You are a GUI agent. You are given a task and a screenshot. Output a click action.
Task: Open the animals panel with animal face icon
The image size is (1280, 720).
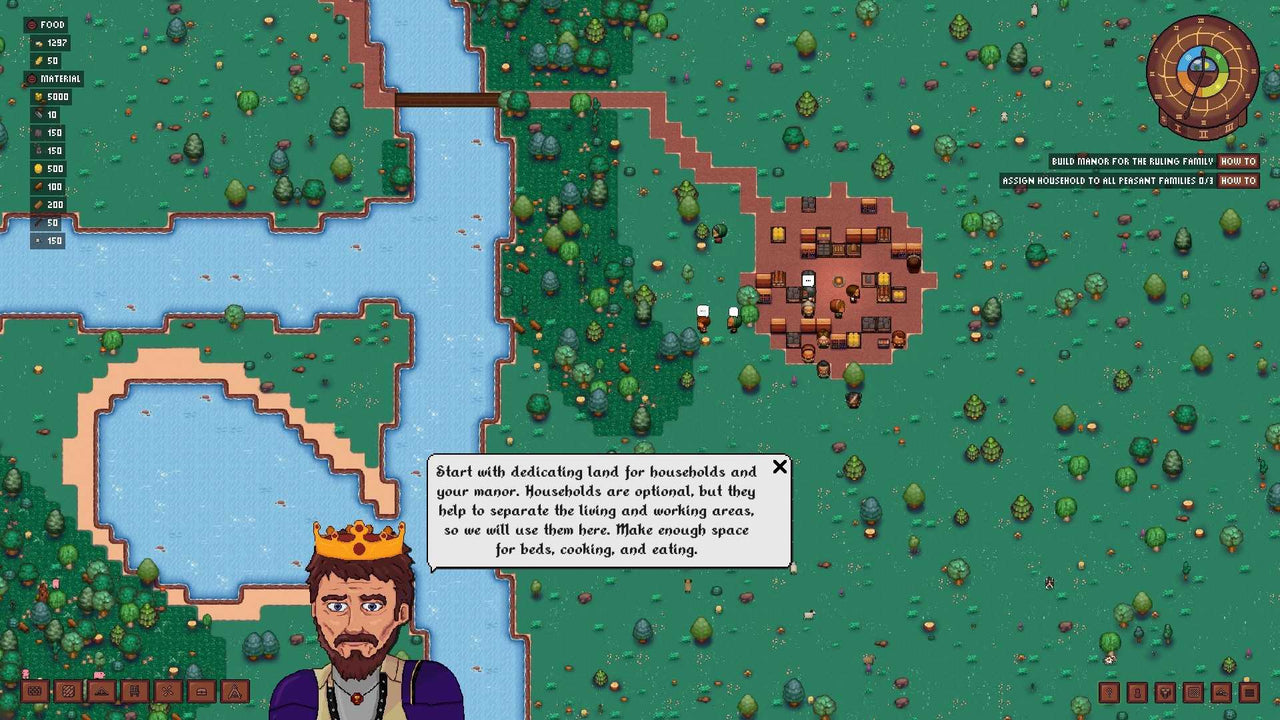1166,692
